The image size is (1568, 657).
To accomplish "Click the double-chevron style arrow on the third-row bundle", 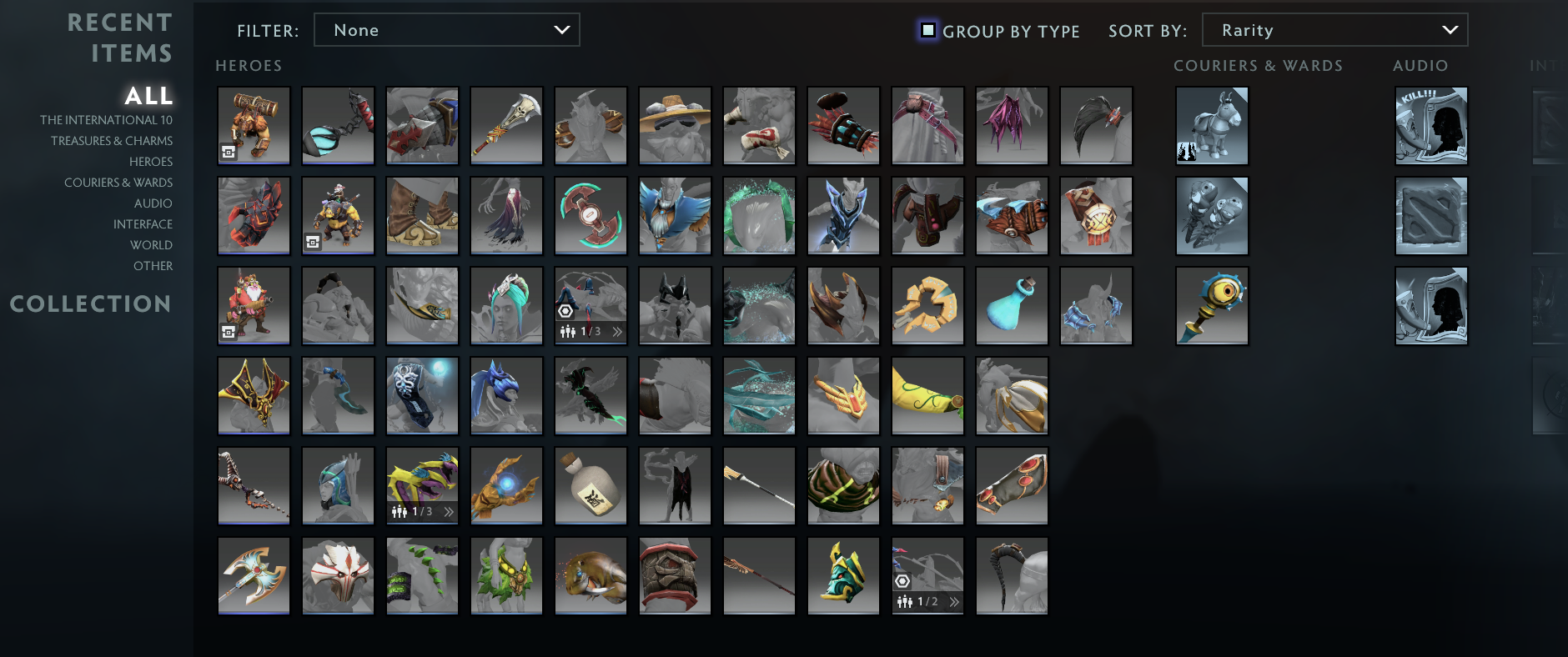I will tap(616, 330).
